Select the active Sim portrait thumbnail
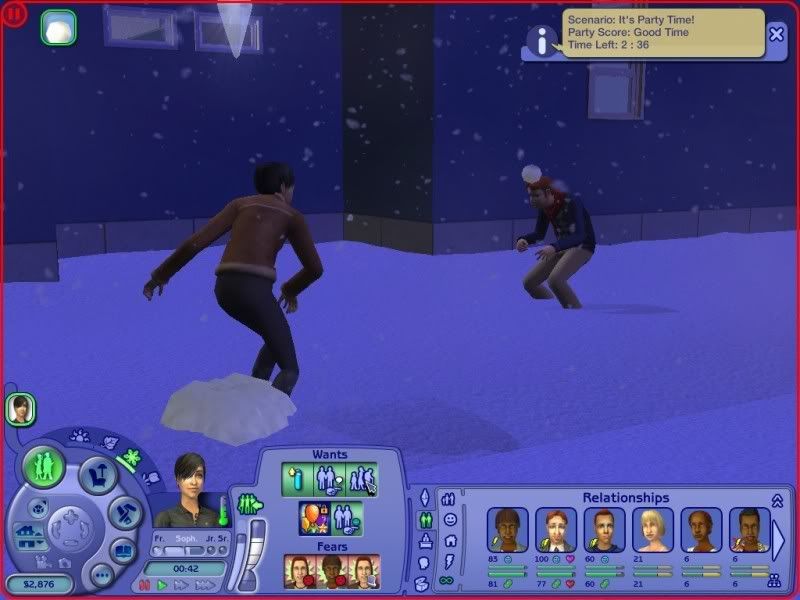The height and width of the screenshot is (600, 800). (x=20, y=408)
